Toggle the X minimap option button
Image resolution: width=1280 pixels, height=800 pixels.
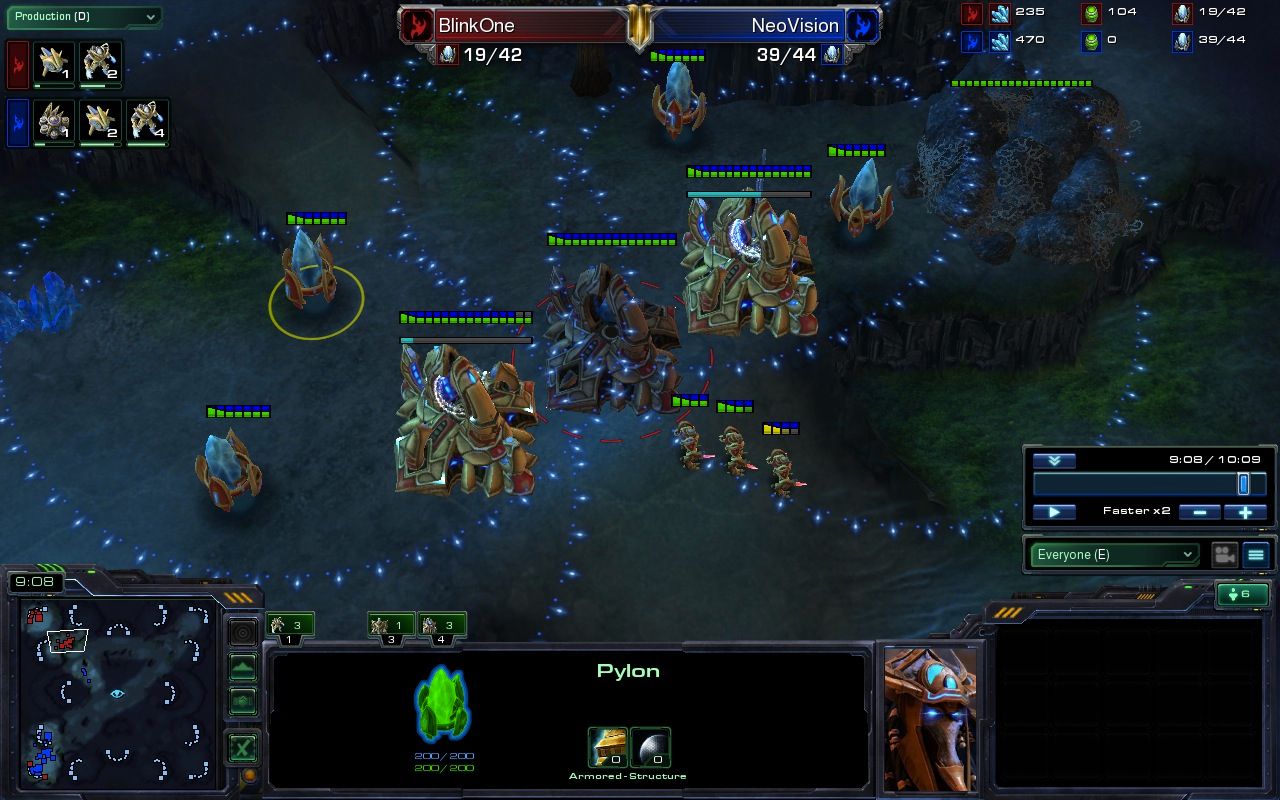tap(242, 747)
